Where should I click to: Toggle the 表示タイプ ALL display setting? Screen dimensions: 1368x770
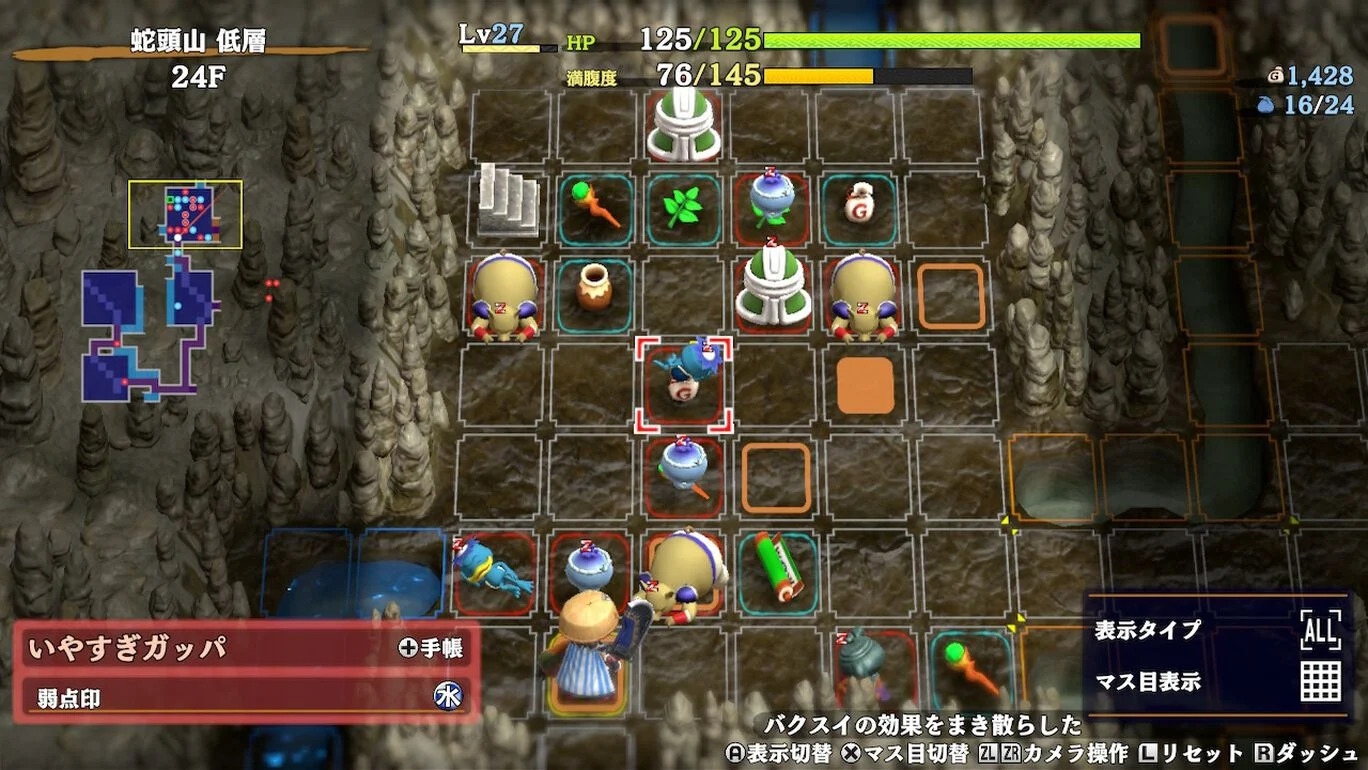[1320, 630]
